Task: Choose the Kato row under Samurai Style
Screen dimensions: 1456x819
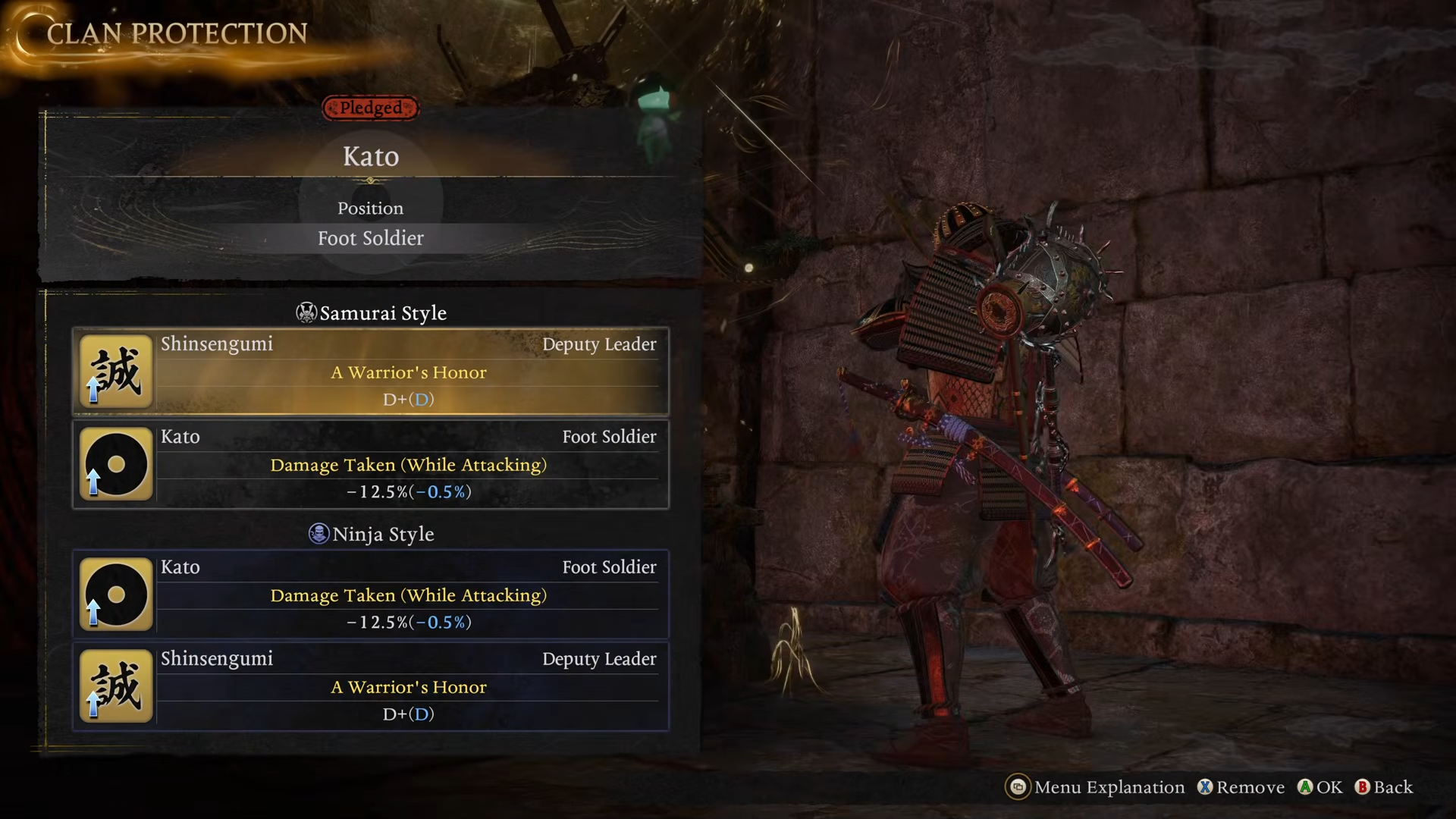Action: coord(371,464)
